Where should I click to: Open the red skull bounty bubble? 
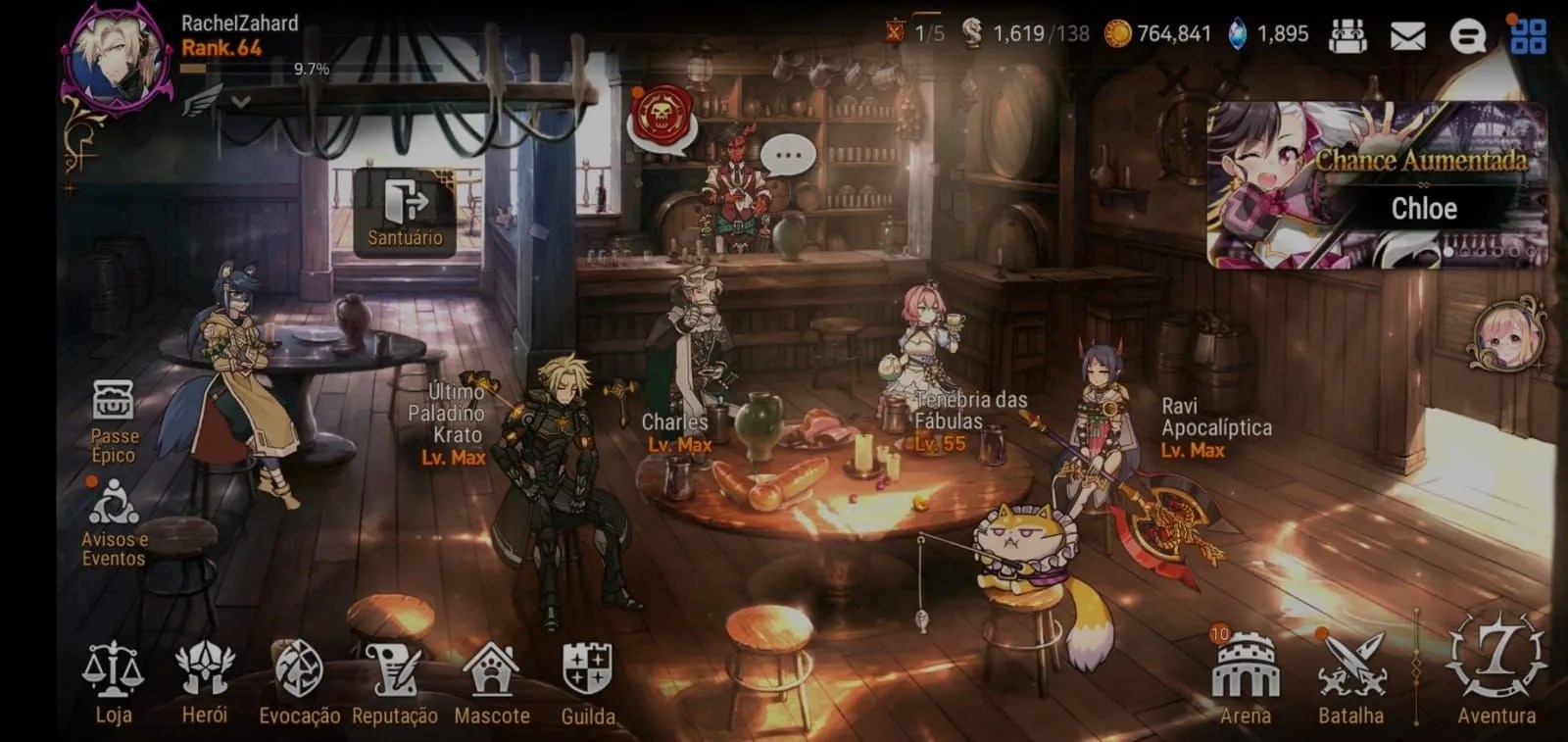point(661,116)
